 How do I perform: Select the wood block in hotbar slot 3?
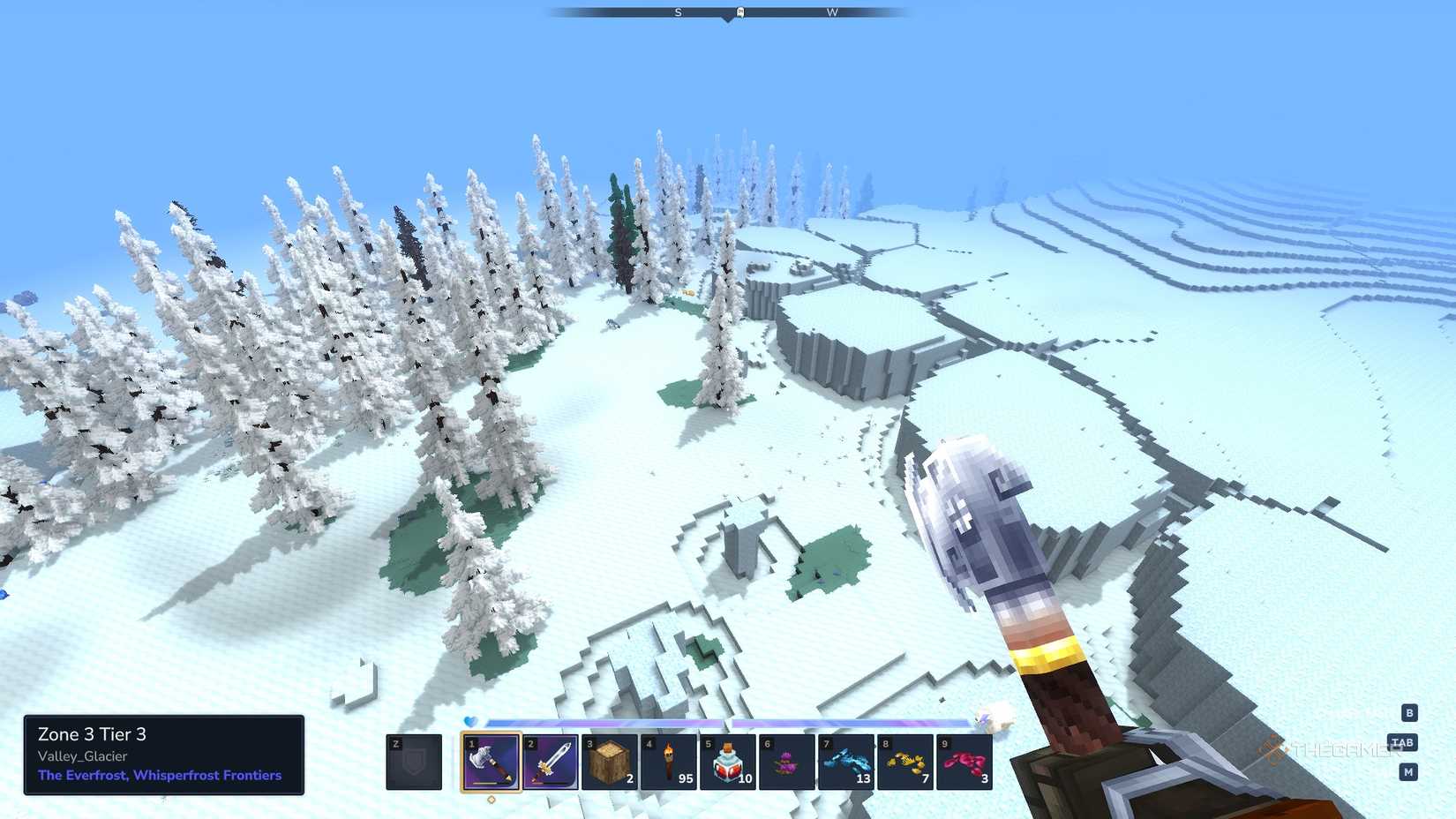tap(609, 763)
